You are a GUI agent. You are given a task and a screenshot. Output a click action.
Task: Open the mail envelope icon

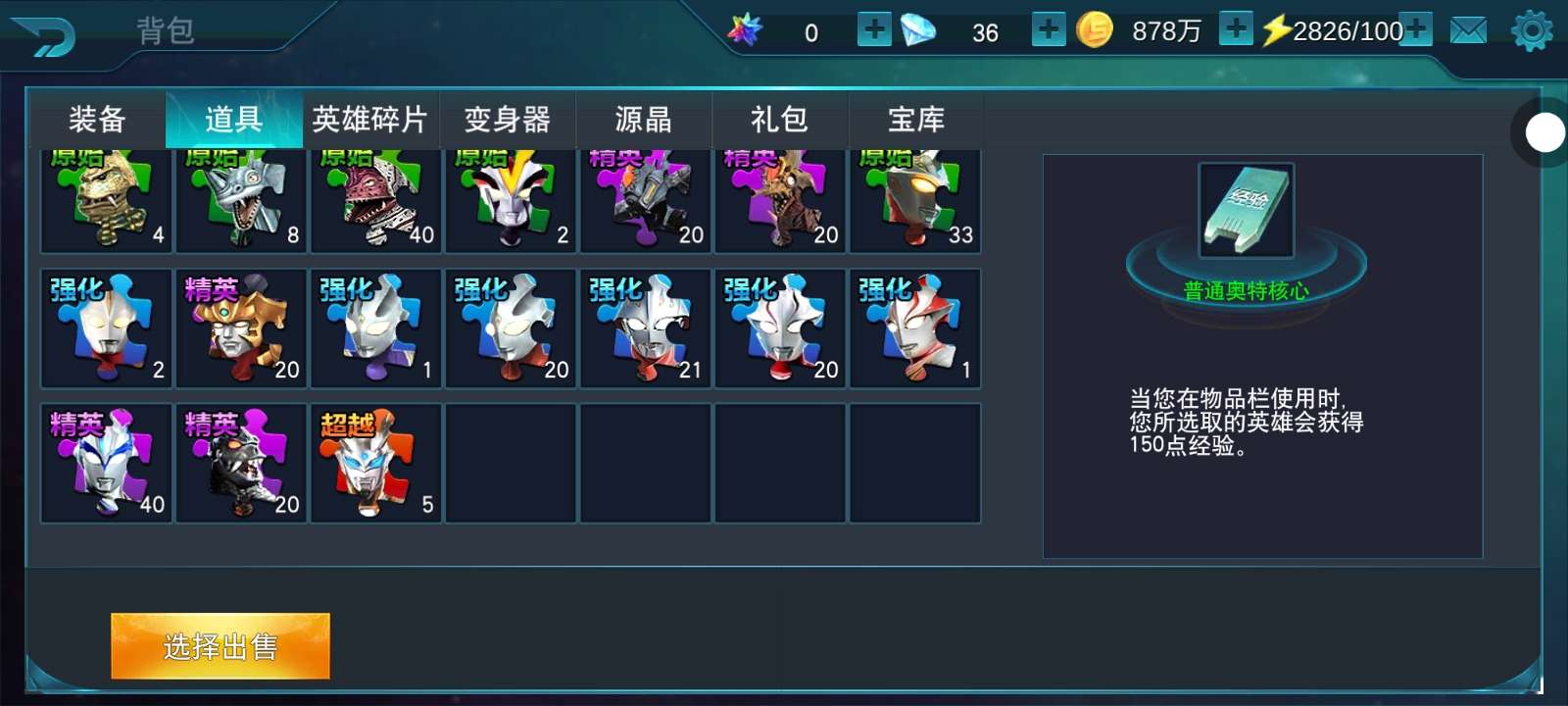coord(1468,31)
